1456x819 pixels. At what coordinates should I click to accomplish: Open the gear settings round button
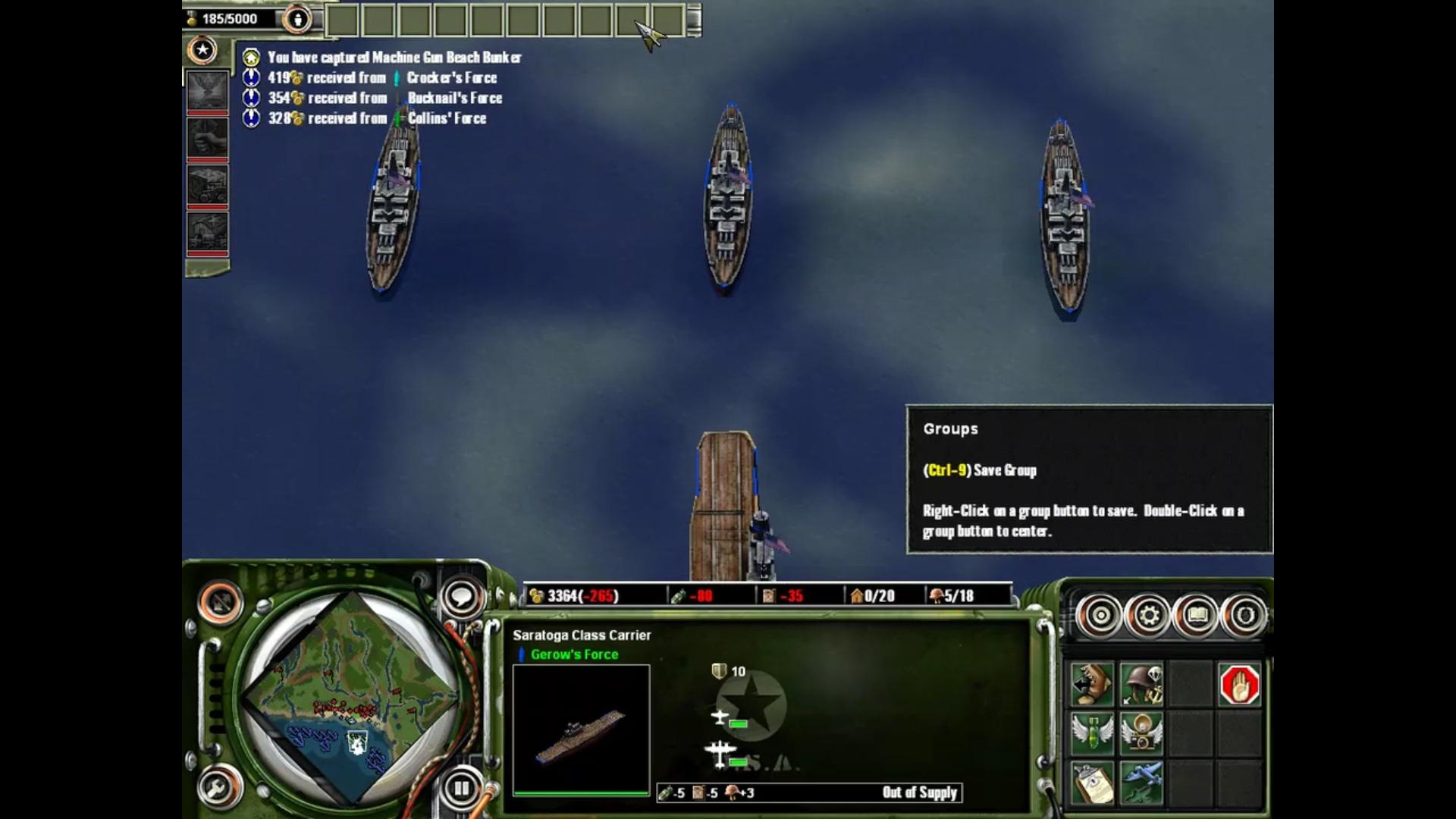[1148, 615]
